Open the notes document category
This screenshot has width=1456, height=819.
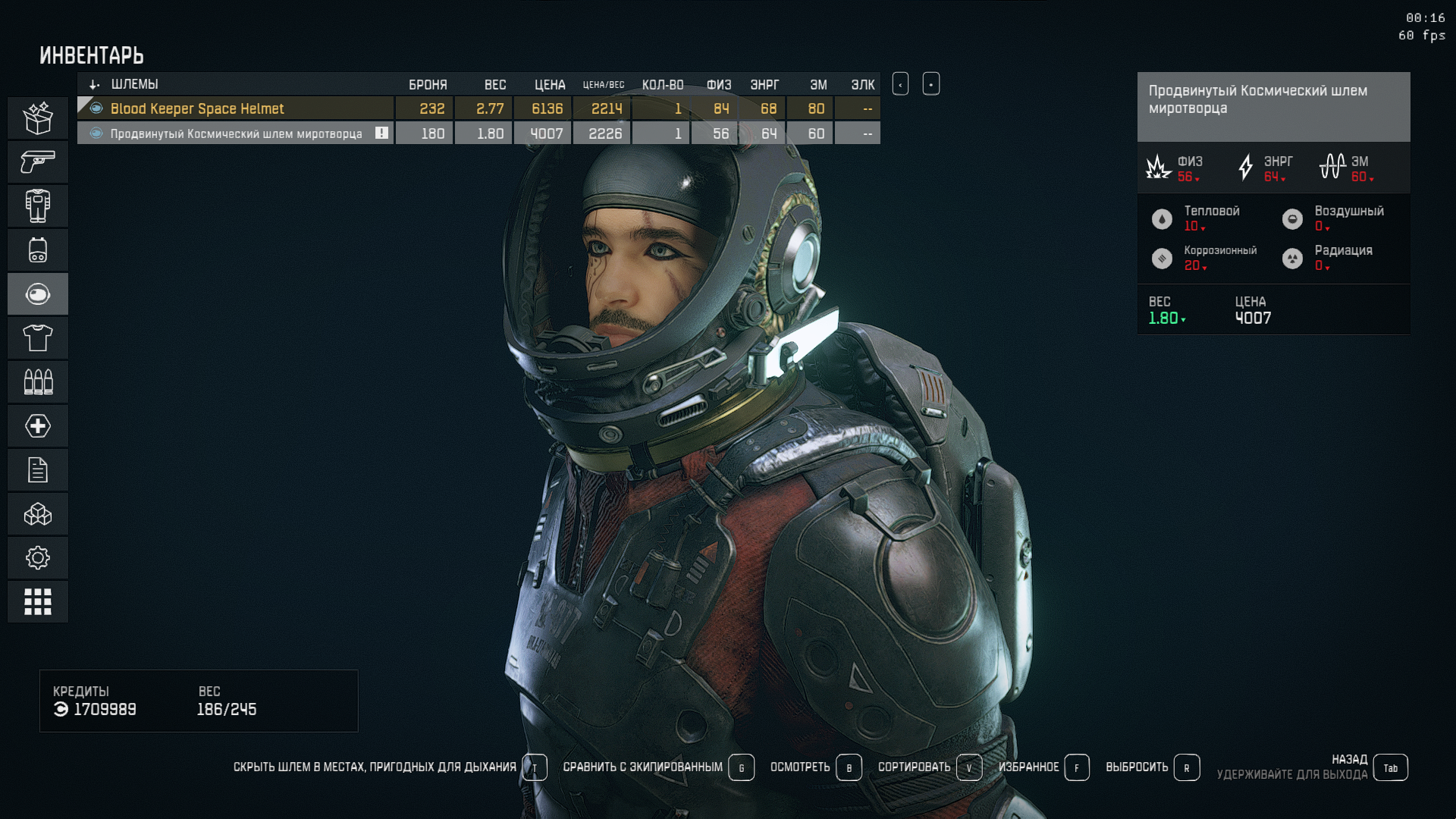38,470
